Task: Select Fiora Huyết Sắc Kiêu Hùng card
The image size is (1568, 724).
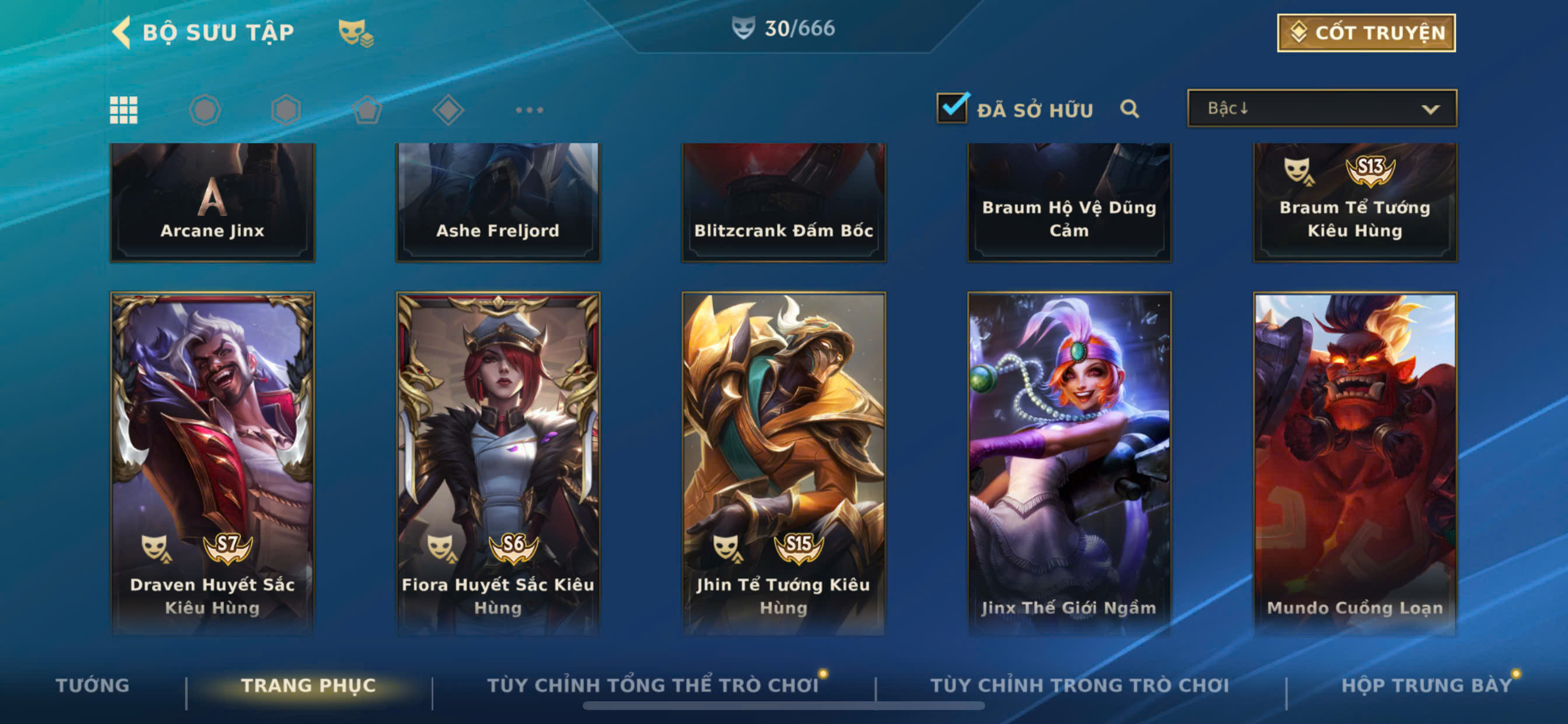Action: 498,462
